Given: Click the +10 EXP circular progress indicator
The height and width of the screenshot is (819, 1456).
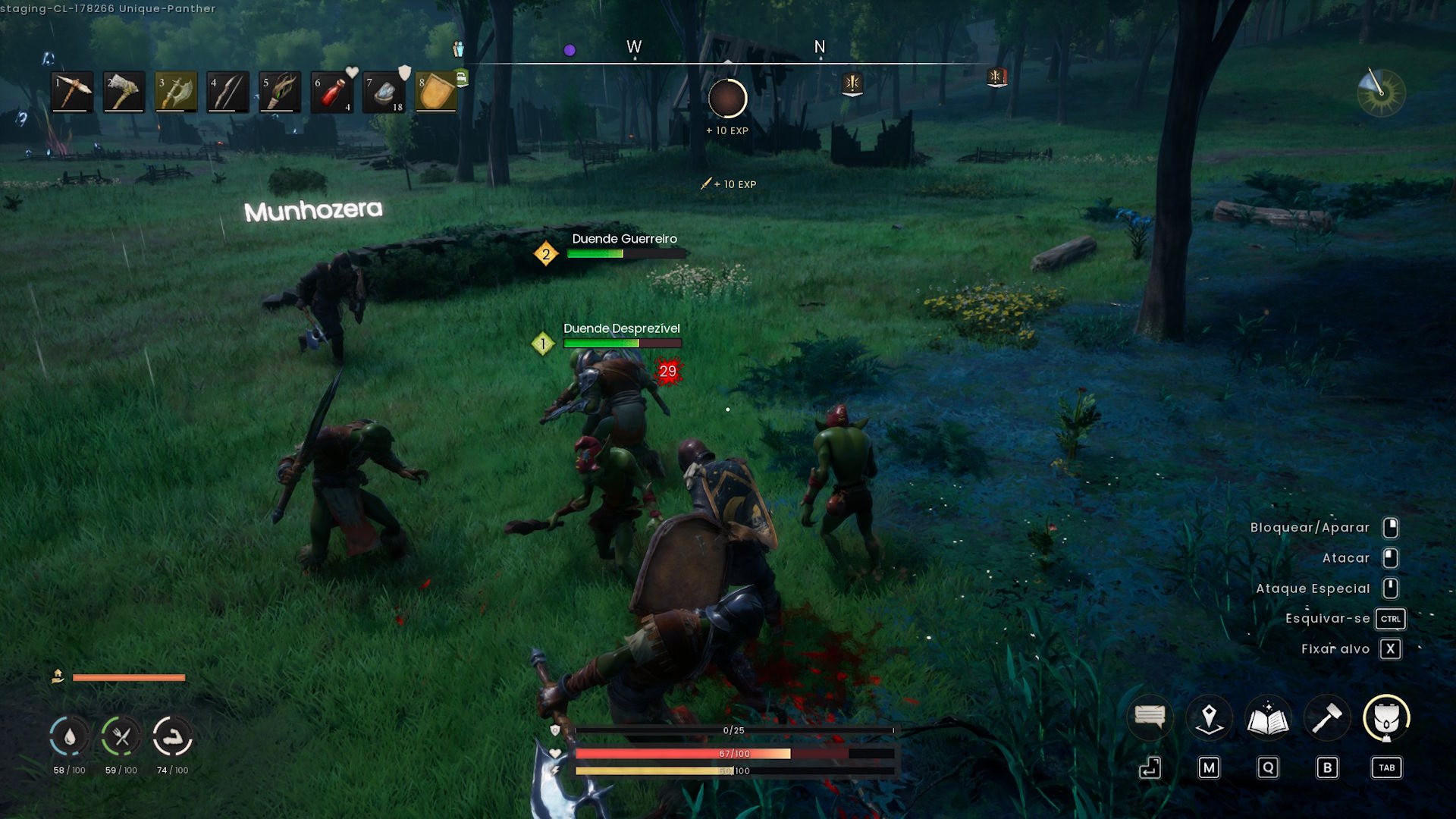Looking at the screenshot, I should (x=726, y=97).
